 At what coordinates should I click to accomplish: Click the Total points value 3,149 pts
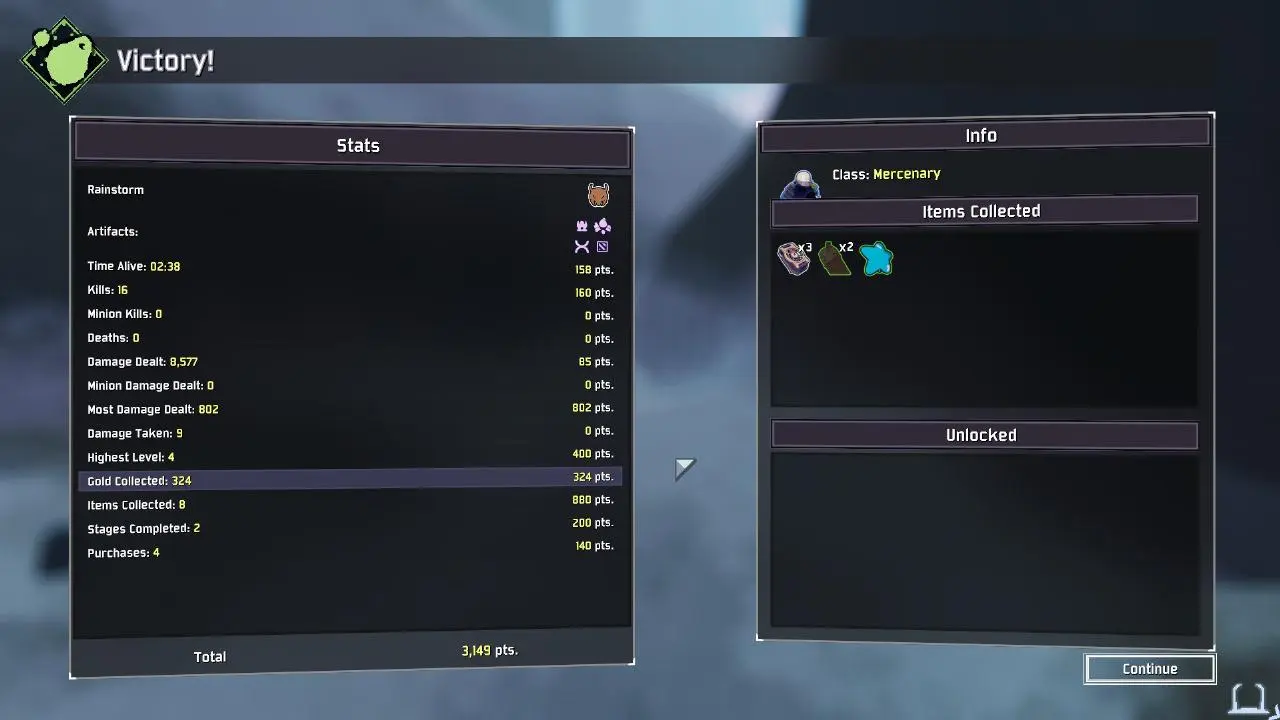tap(487, 650)
